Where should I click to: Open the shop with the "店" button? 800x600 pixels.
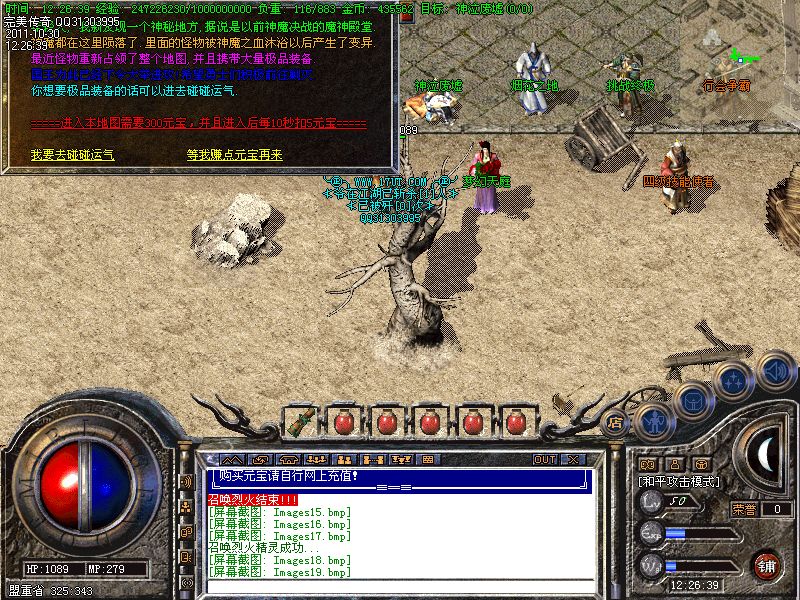tap(616, 421)
